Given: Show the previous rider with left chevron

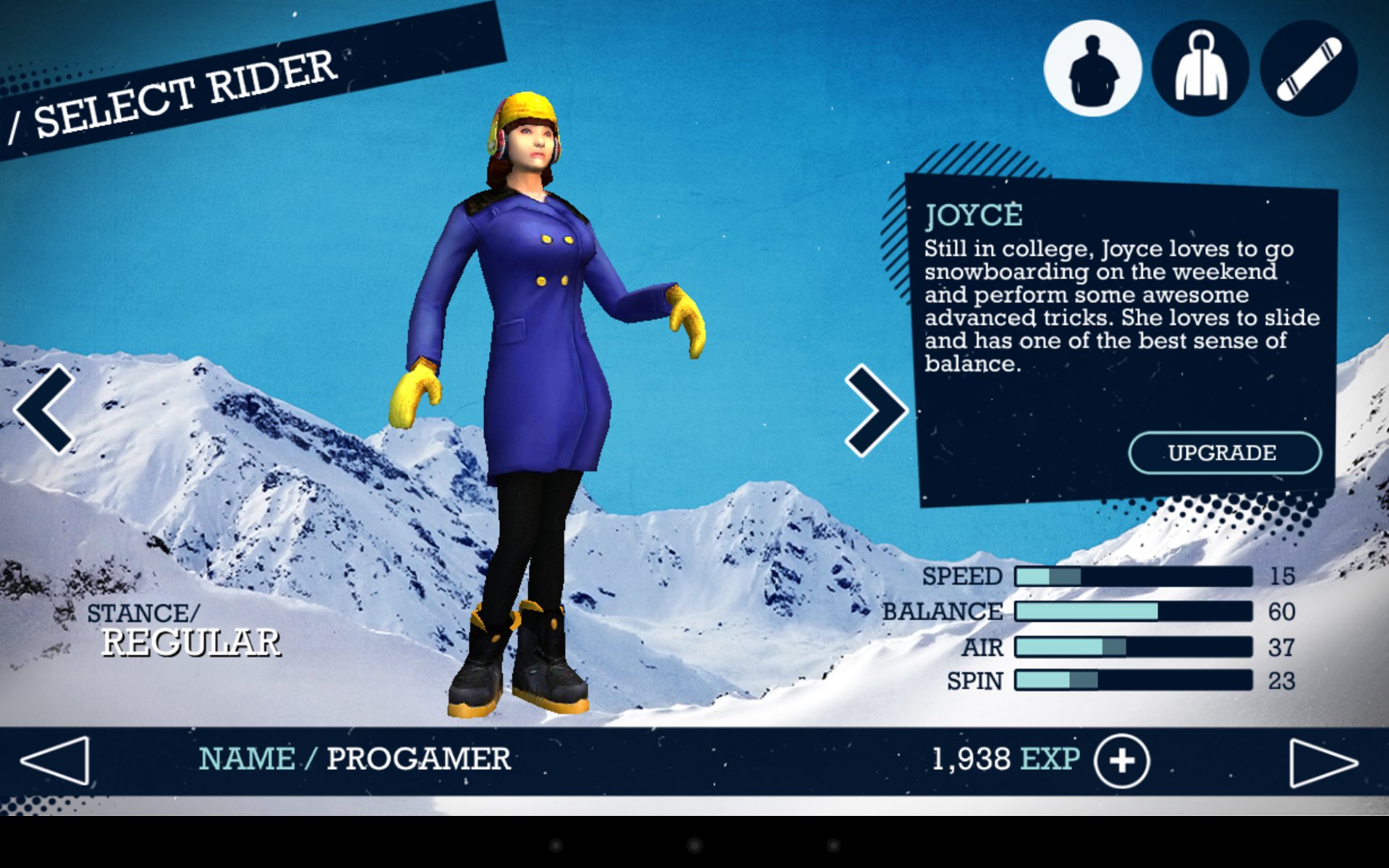Looking at the screenshot, I should pos(45,409).
